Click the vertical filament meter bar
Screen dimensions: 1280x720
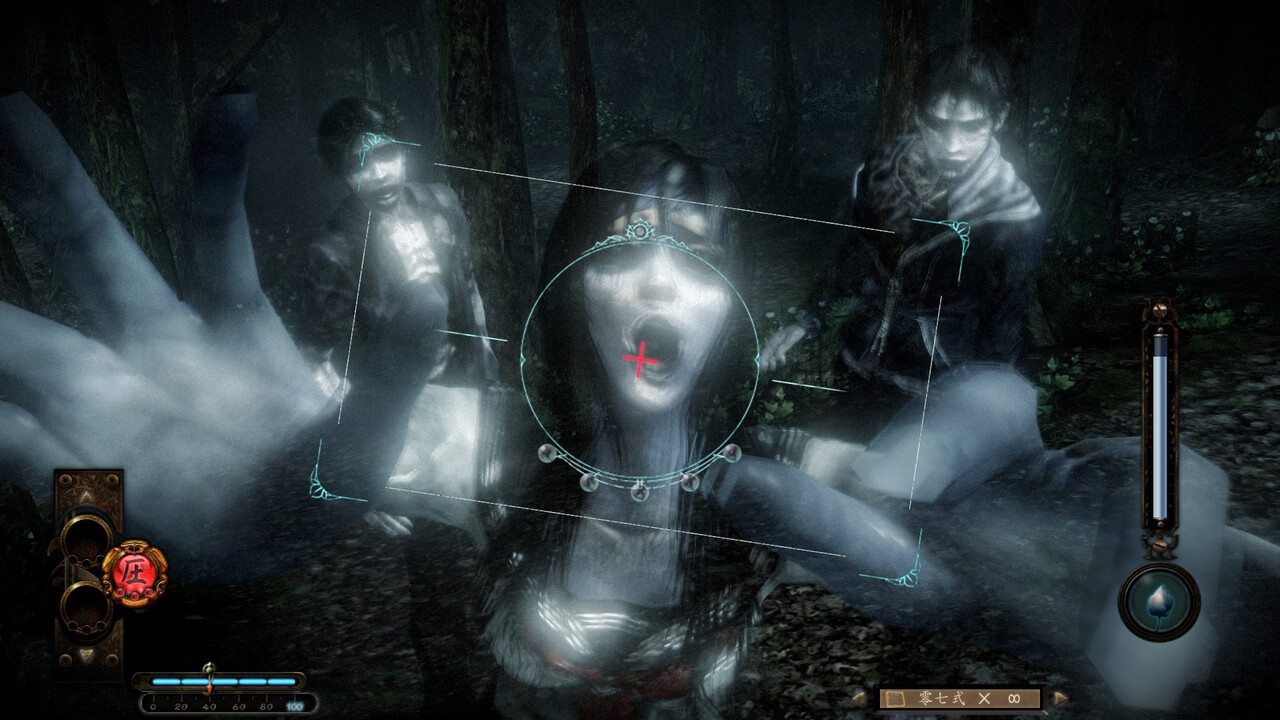pyautogui.click(x=1161, y=424)
